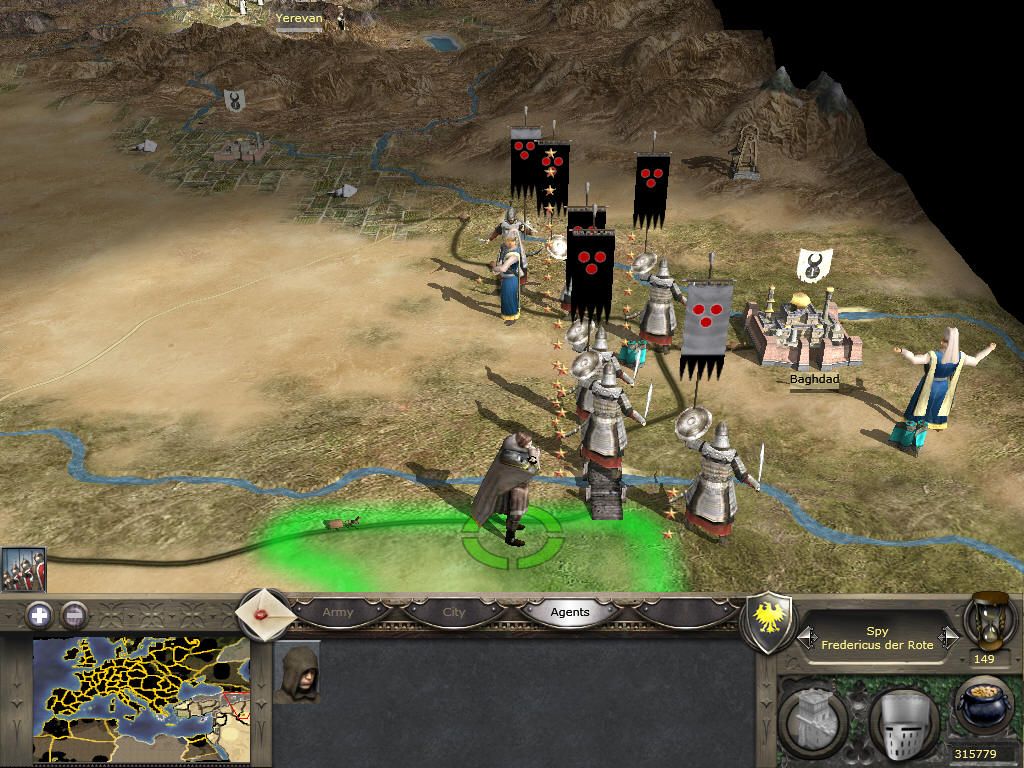Click the campaign minimap of Europe
The width and height of the screenshot is (1024, 768).
point(141,700)
